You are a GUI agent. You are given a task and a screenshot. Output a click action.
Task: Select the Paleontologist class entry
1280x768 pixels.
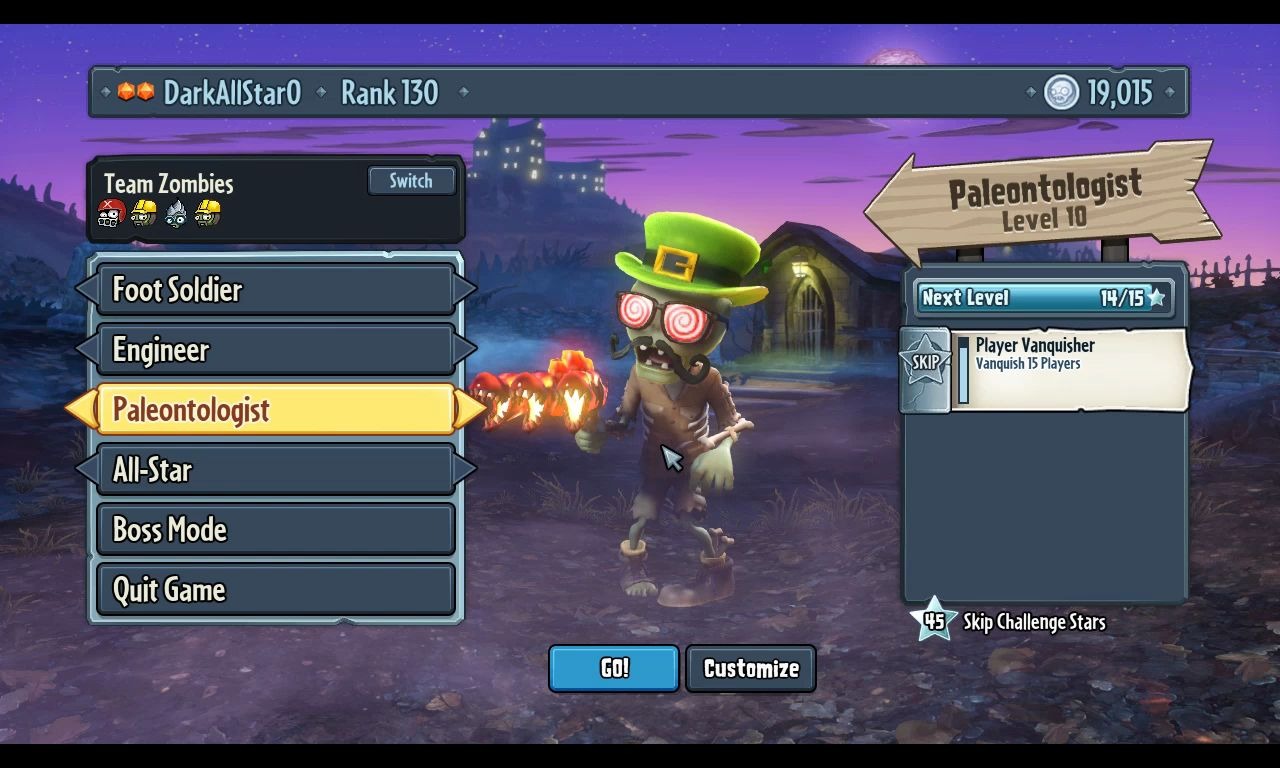coord(275,410)
